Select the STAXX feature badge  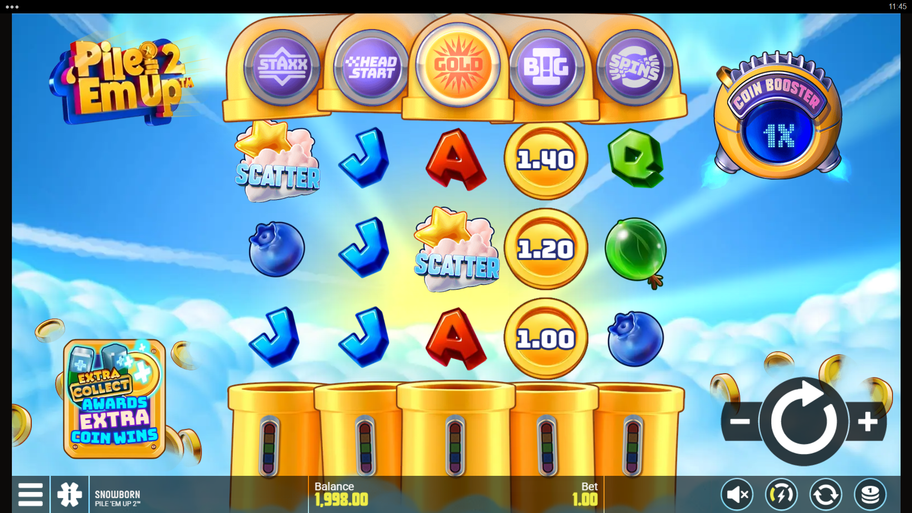283,67
